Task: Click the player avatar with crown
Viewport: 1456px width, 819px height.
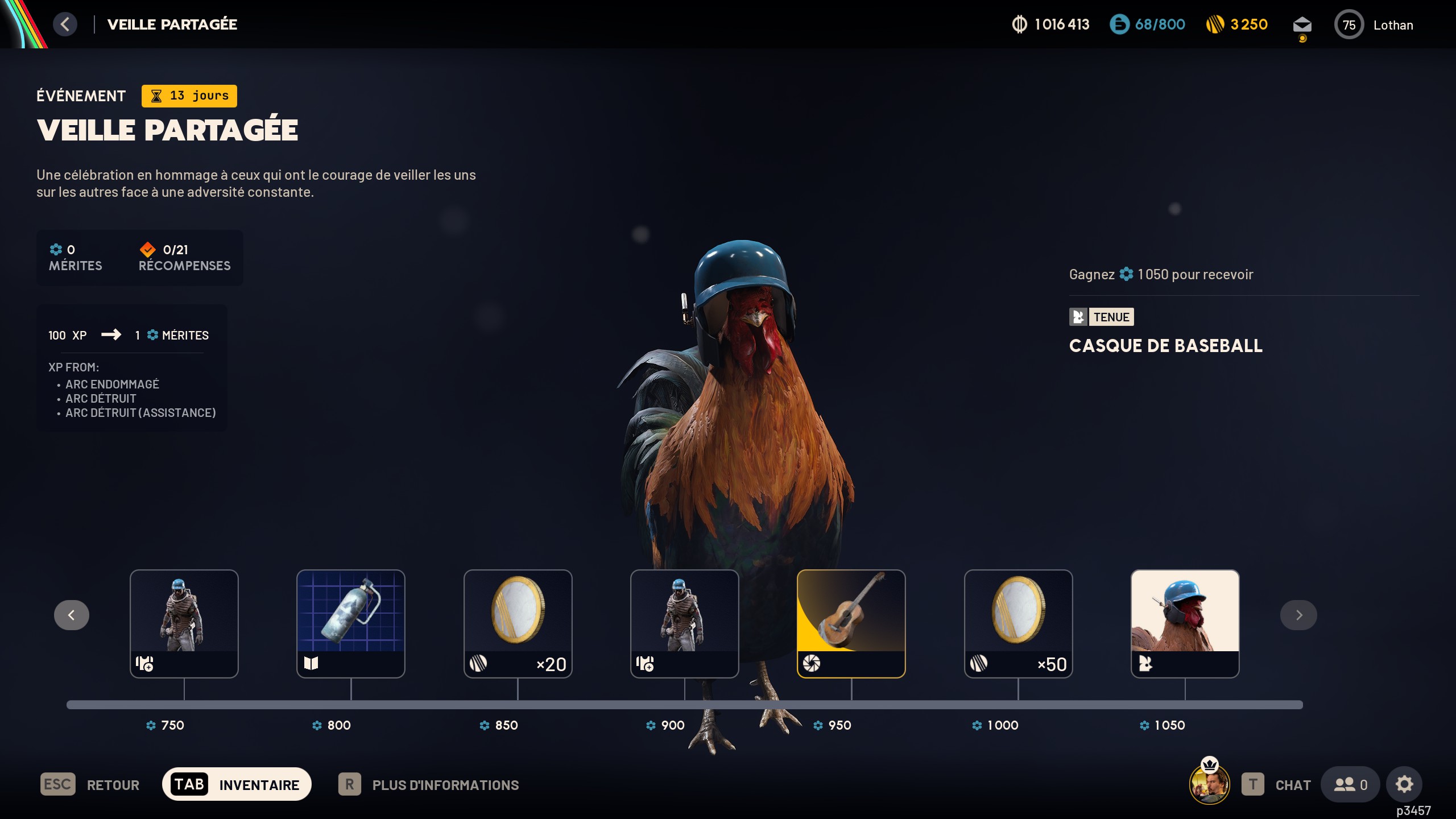Action: [x=1209, y=784]
